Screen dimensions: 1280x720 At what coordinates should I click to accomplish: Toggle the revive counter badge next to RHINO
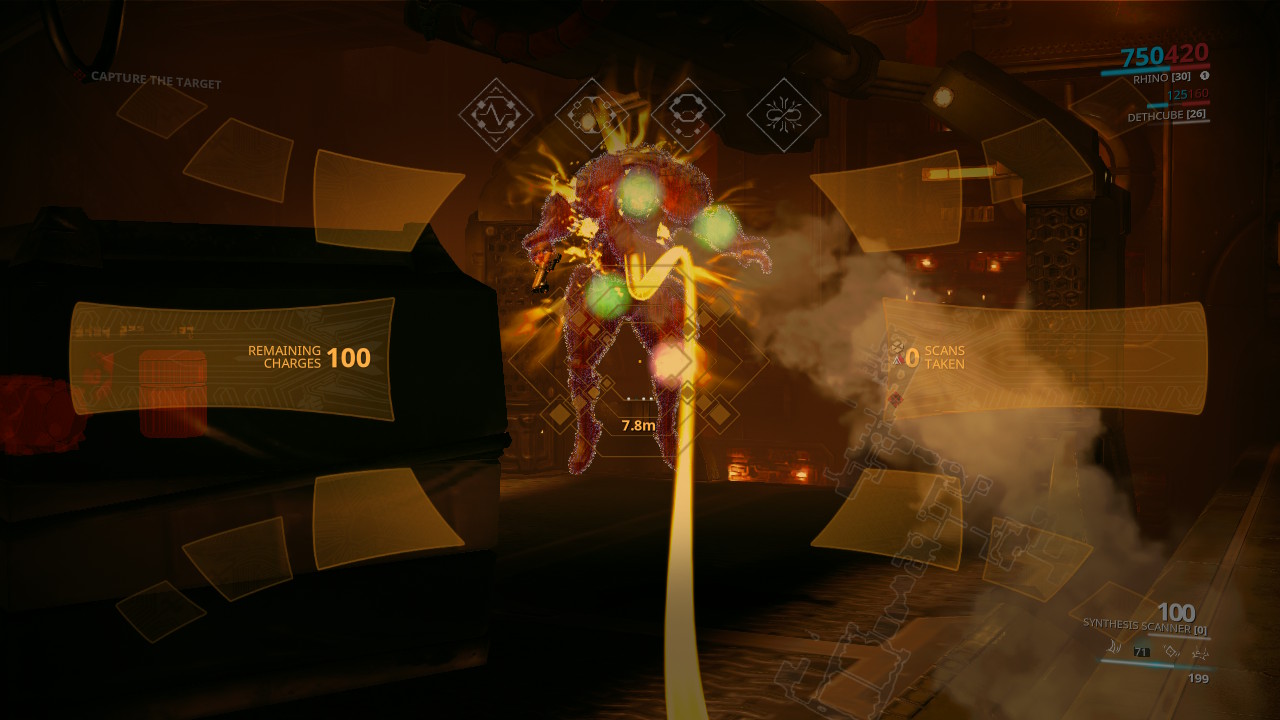[x=1205, y=75]
